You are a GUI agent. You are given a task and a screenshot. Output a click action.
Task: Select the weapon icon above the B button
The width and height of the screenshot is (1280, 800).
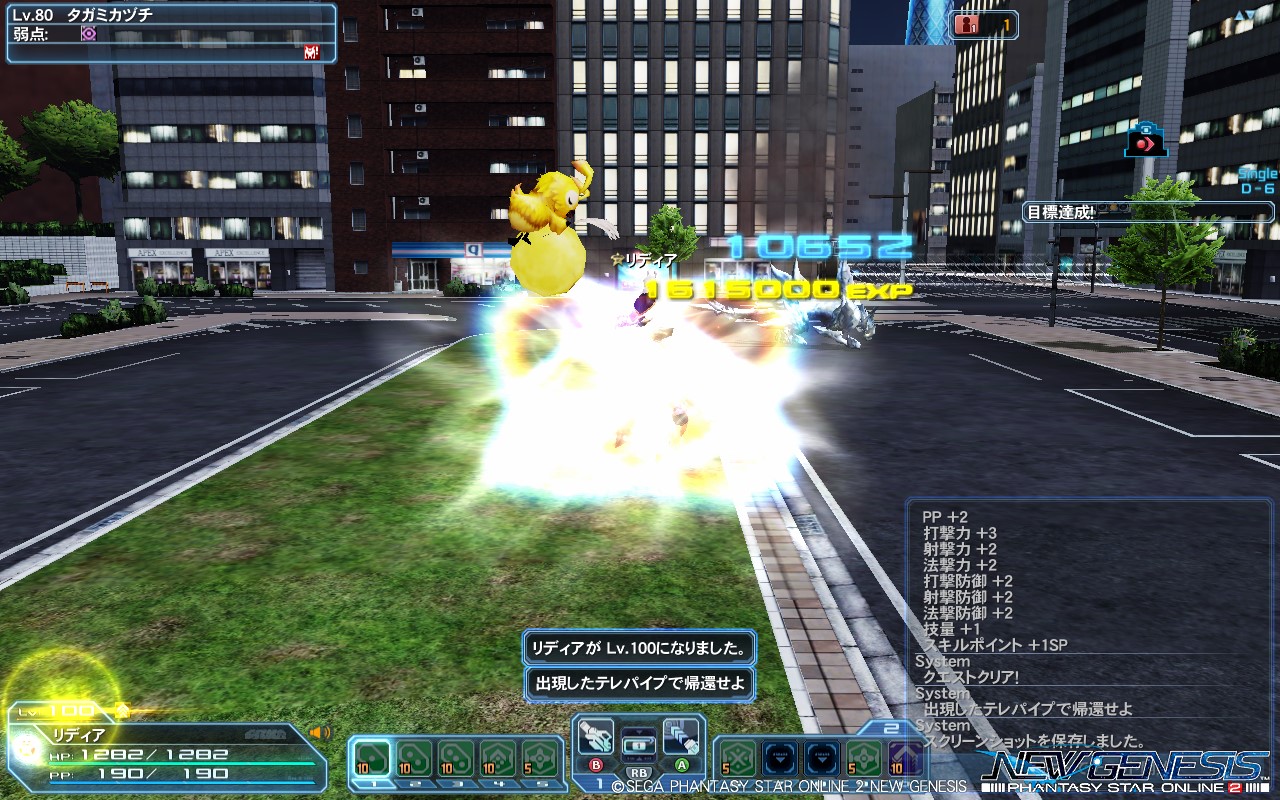pos(596,737)
